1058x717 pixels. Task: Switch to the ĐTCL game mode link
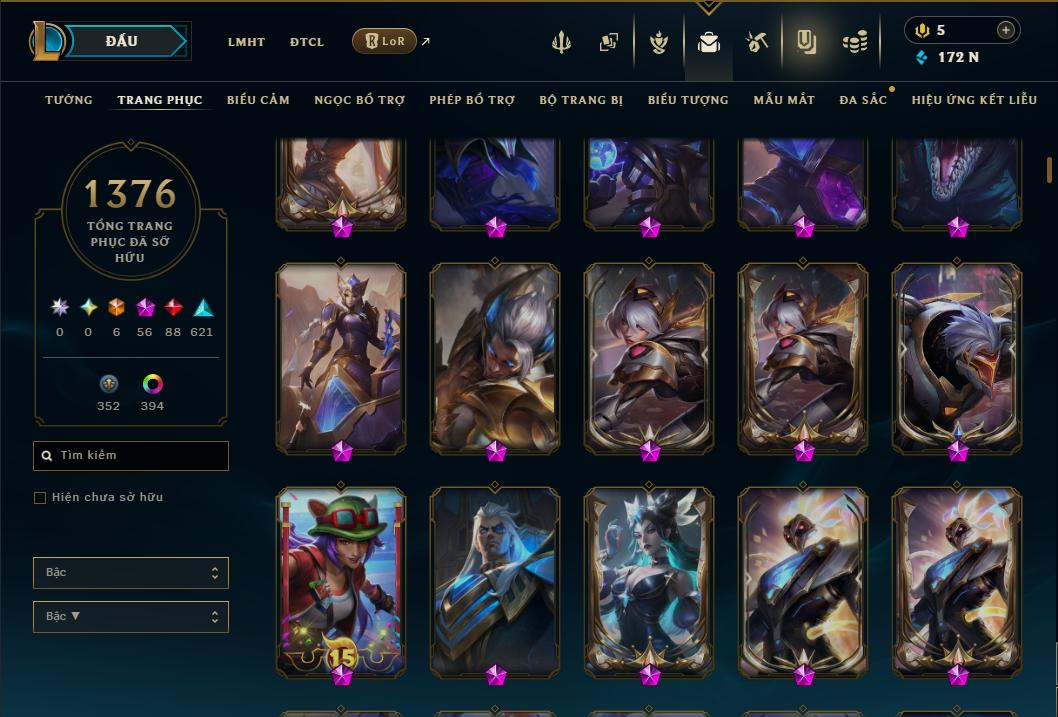307,42
